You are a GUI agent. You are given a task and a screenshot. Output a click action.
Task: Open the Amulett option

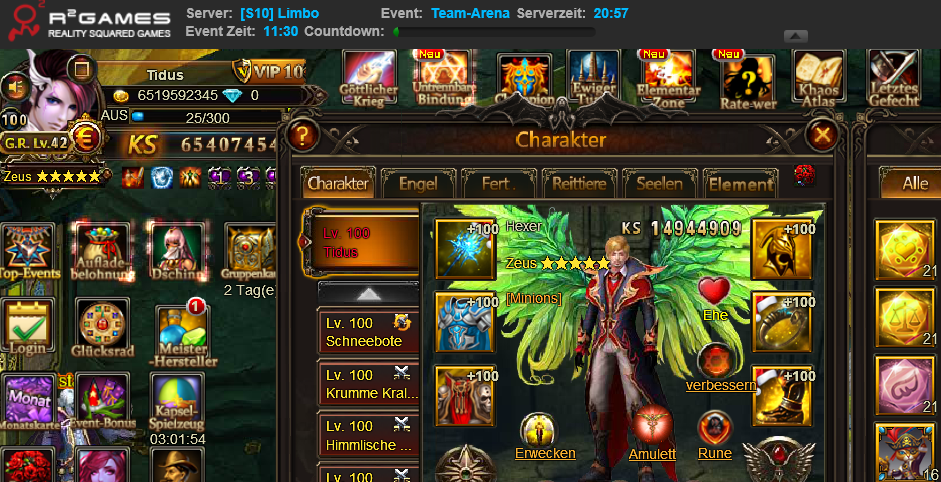click(652, 453)
